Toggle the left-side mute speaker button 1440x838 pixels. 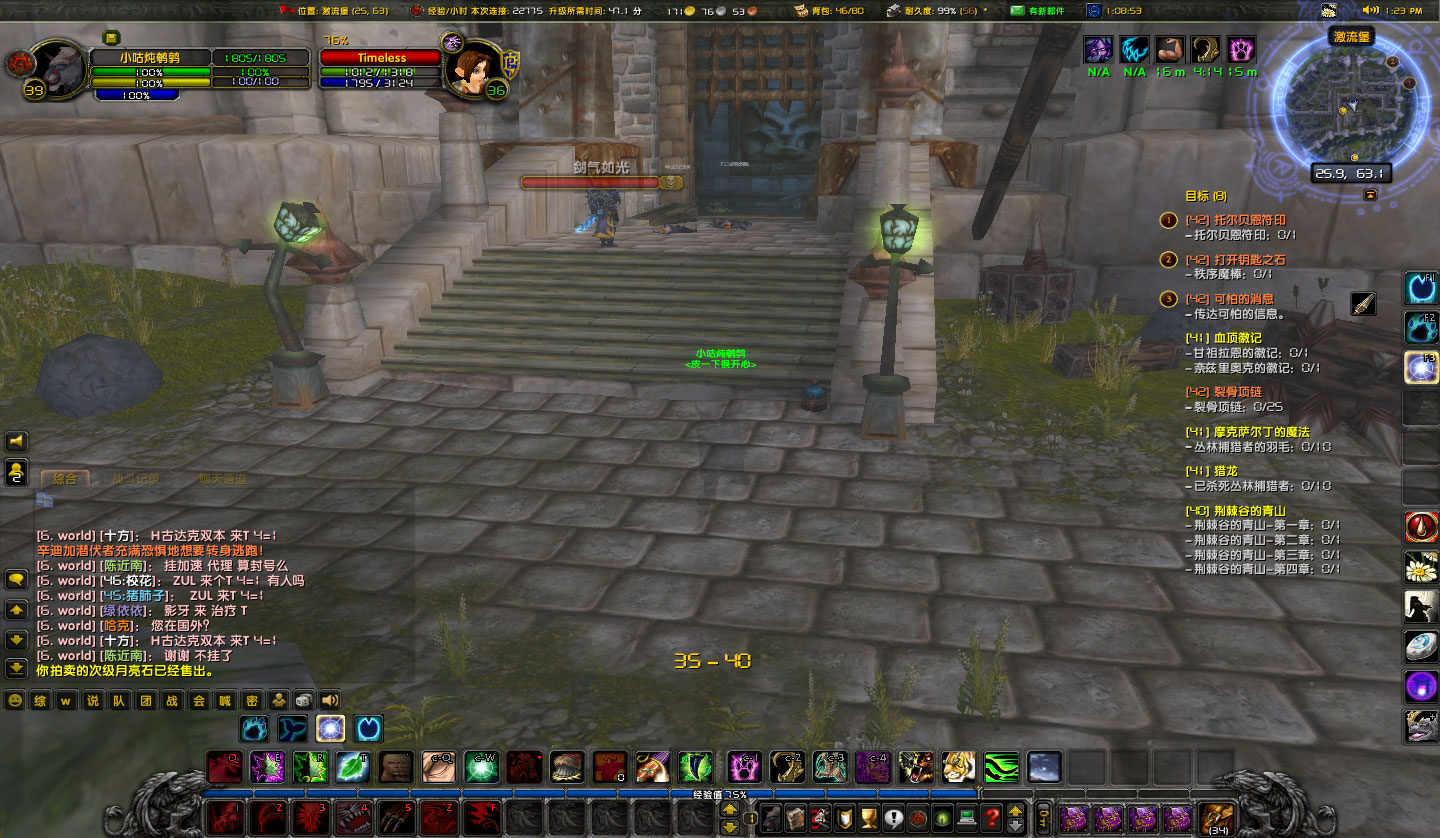[x=14, y=440]
